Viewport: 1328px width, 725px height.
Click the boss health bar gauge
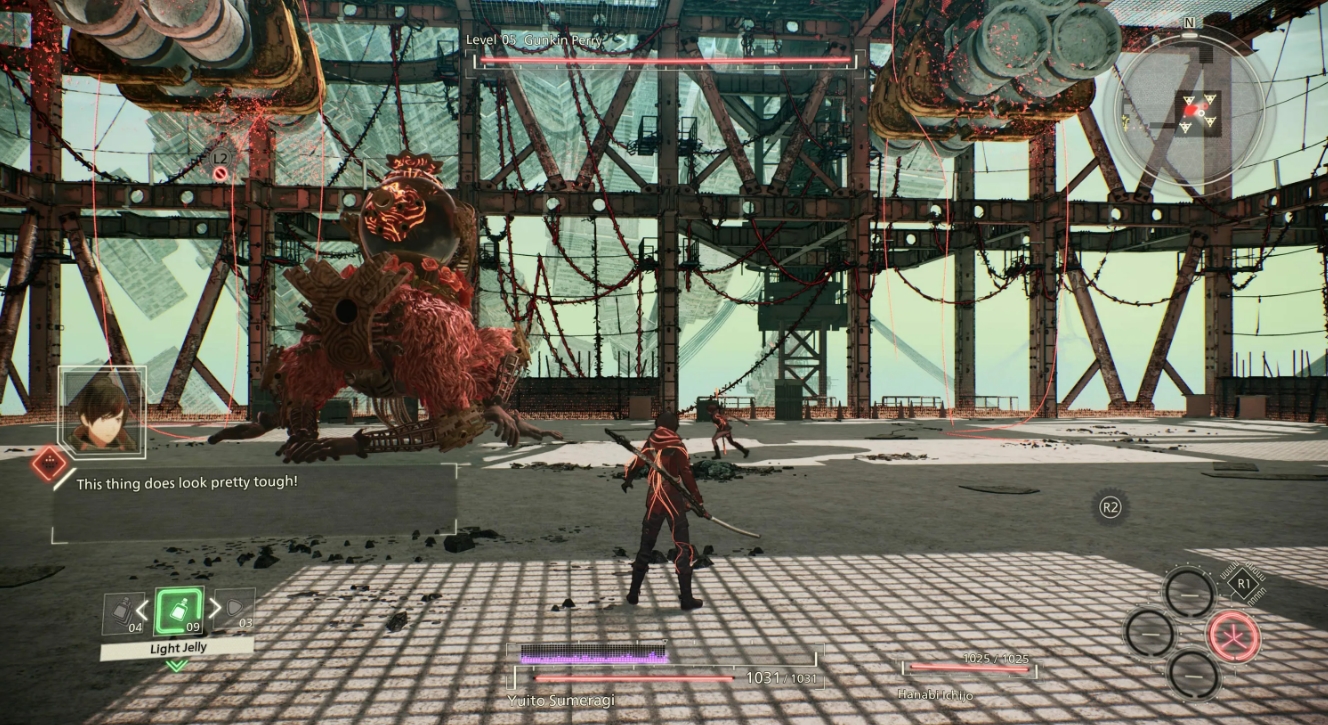(x=663, y=60)
